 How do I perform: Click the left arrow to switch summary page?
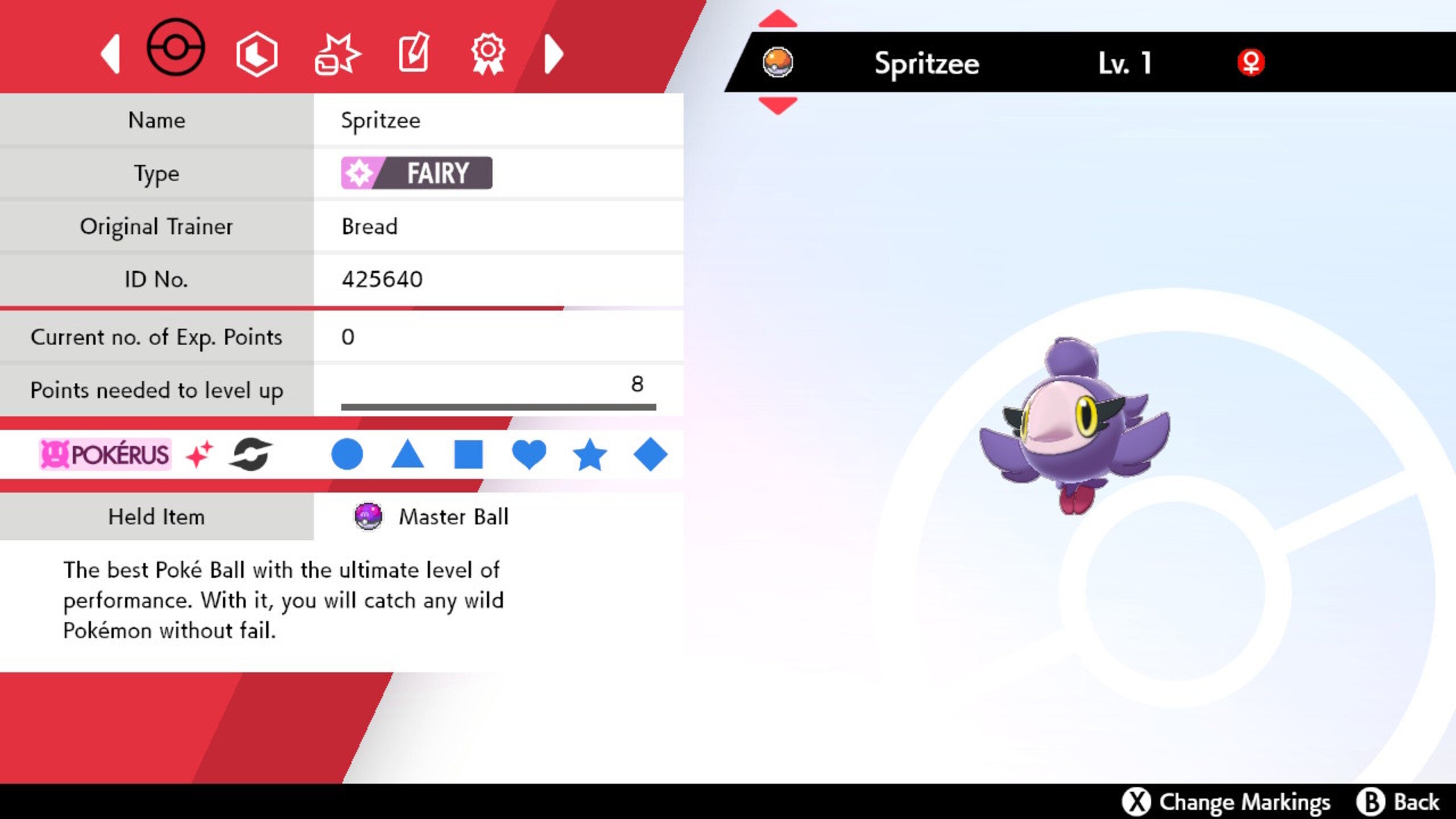point(110,52)
